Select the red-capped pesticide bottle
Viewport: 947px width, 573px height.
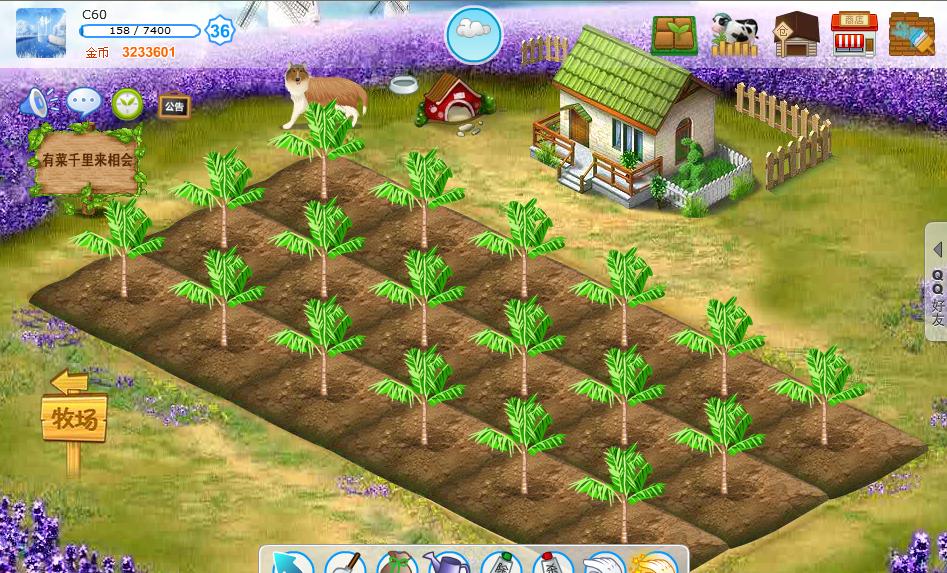[x=553, y=563]
